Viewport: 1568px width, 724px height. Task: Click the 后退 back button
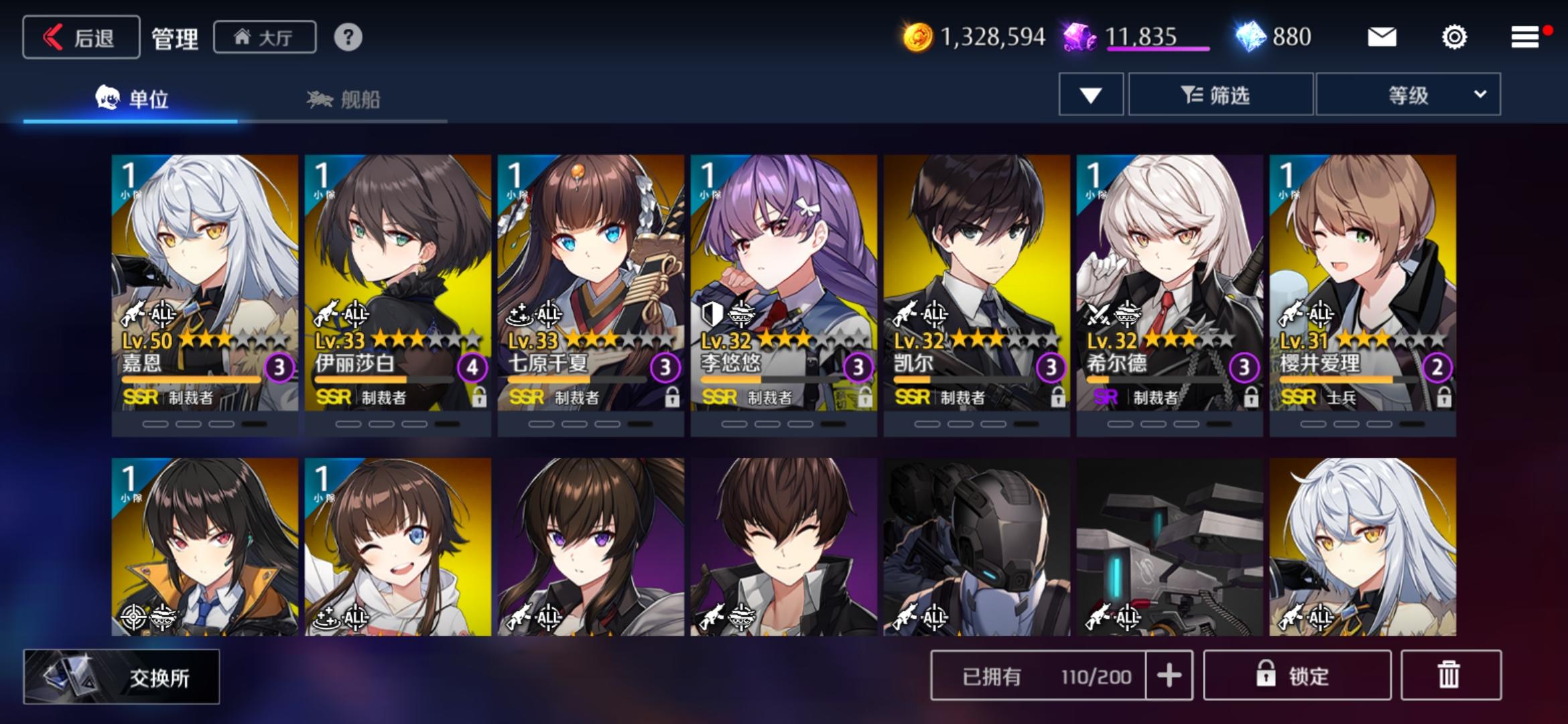coord(80,37)
